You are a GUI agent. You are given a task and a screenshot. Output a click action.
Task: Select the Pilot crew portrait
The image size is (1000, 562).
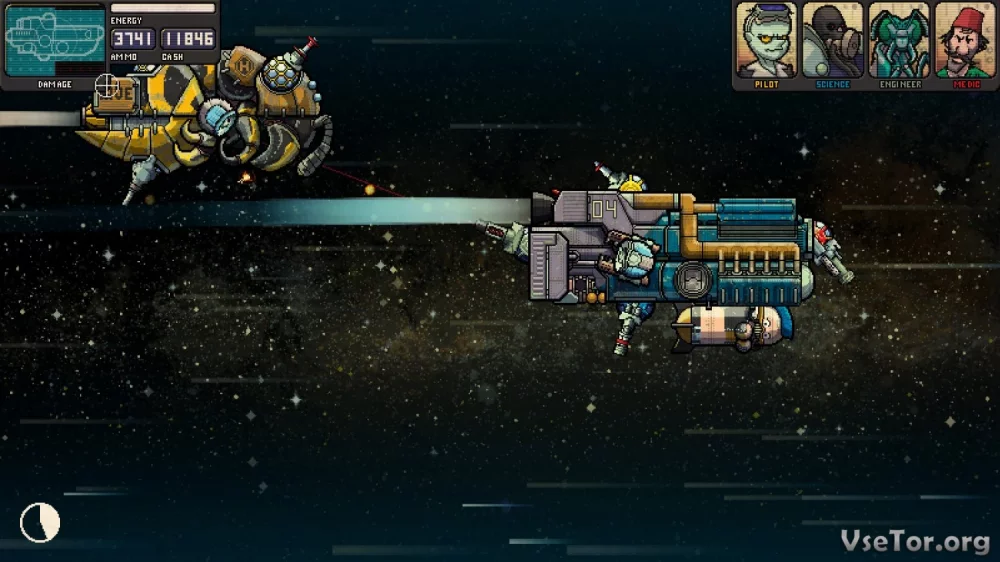pos(767,41)
